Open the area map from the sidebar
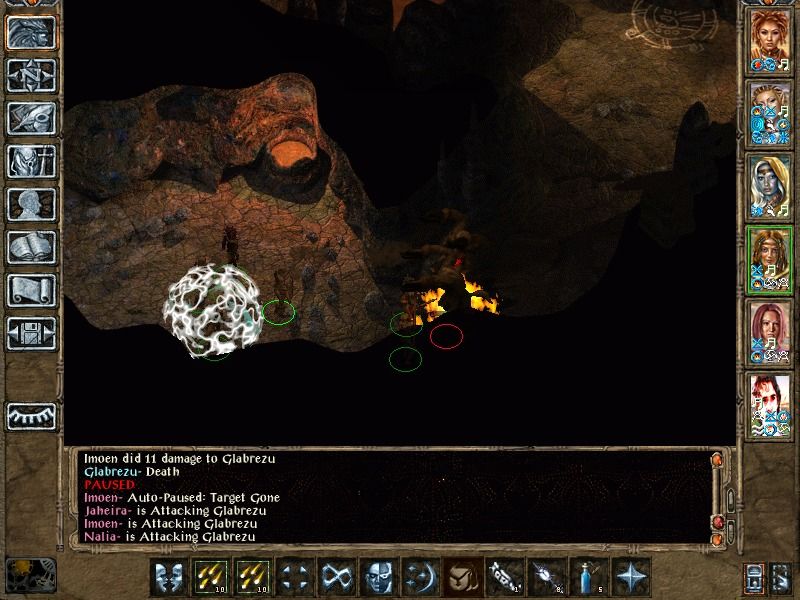The width and height of the screenshot is (800, 600). click(x=29, y=75)
